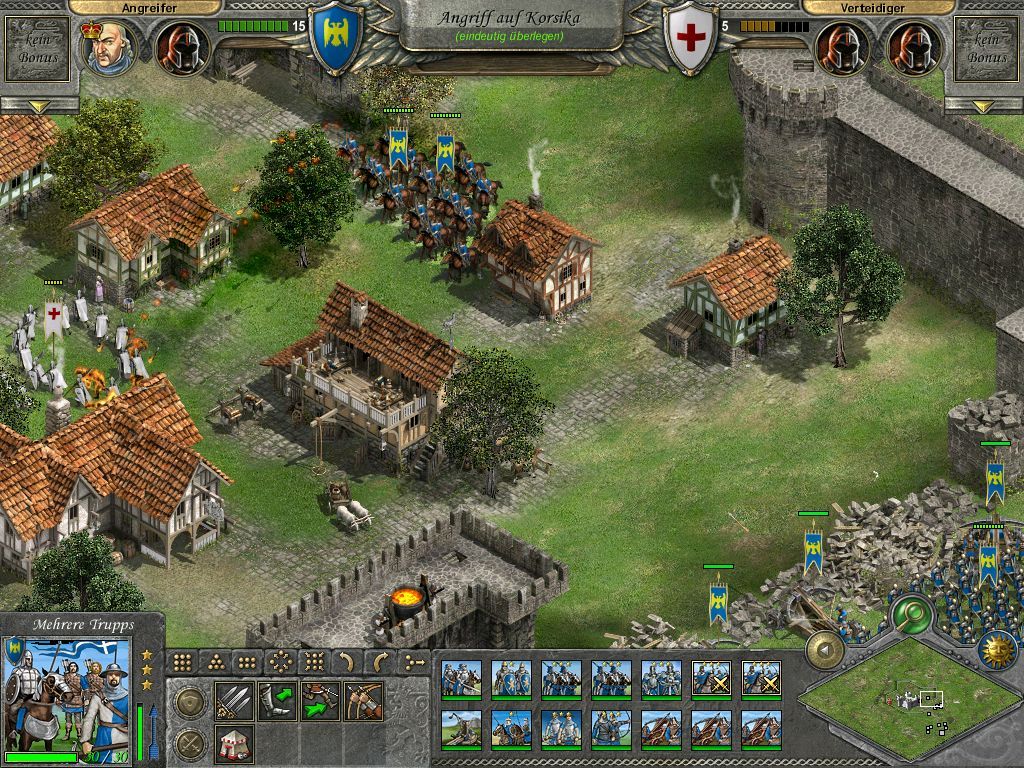Select the first cavalry card with crossed swords

711,679
